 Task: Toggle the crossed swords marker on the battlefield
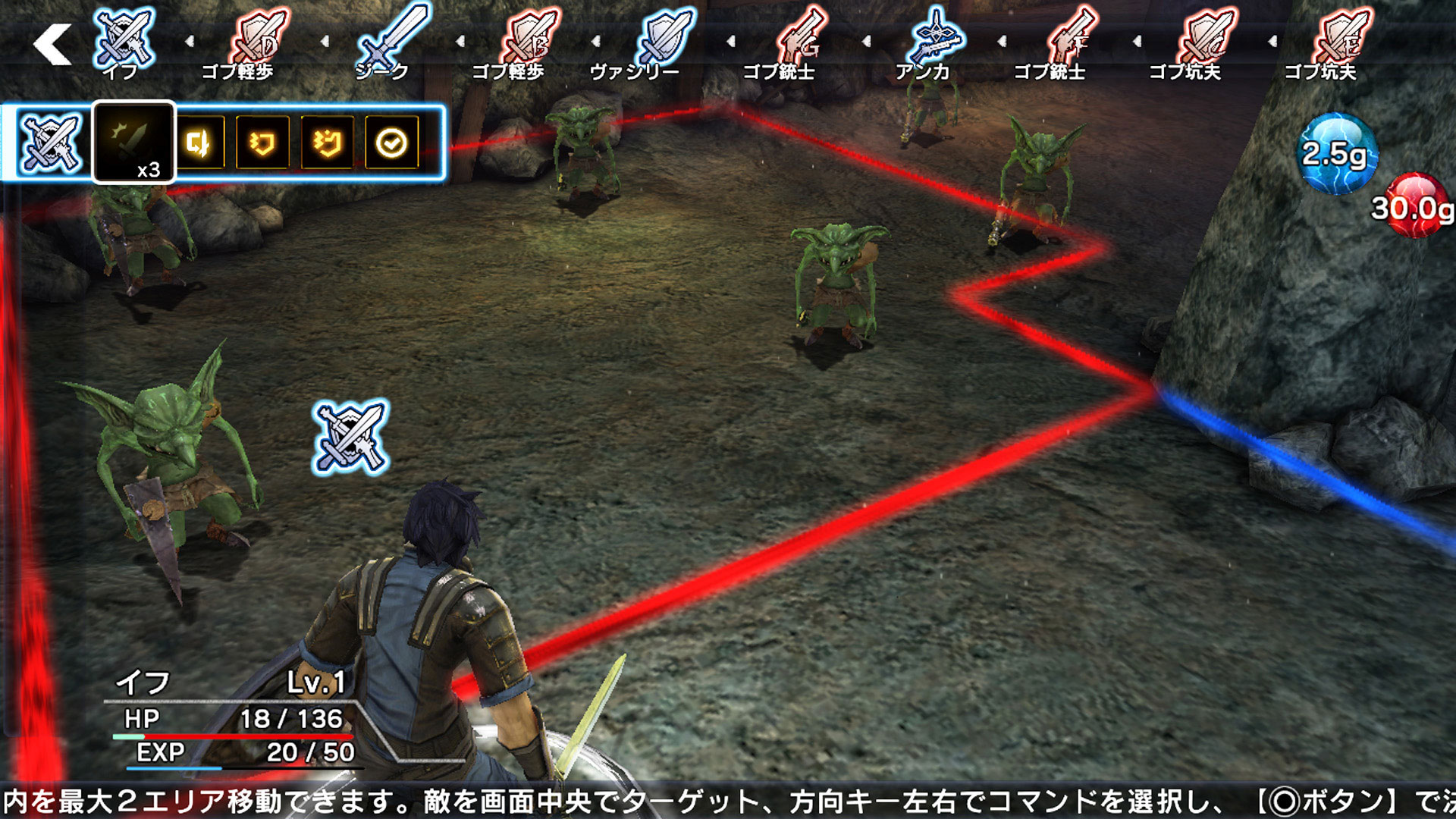click(349, 437)
